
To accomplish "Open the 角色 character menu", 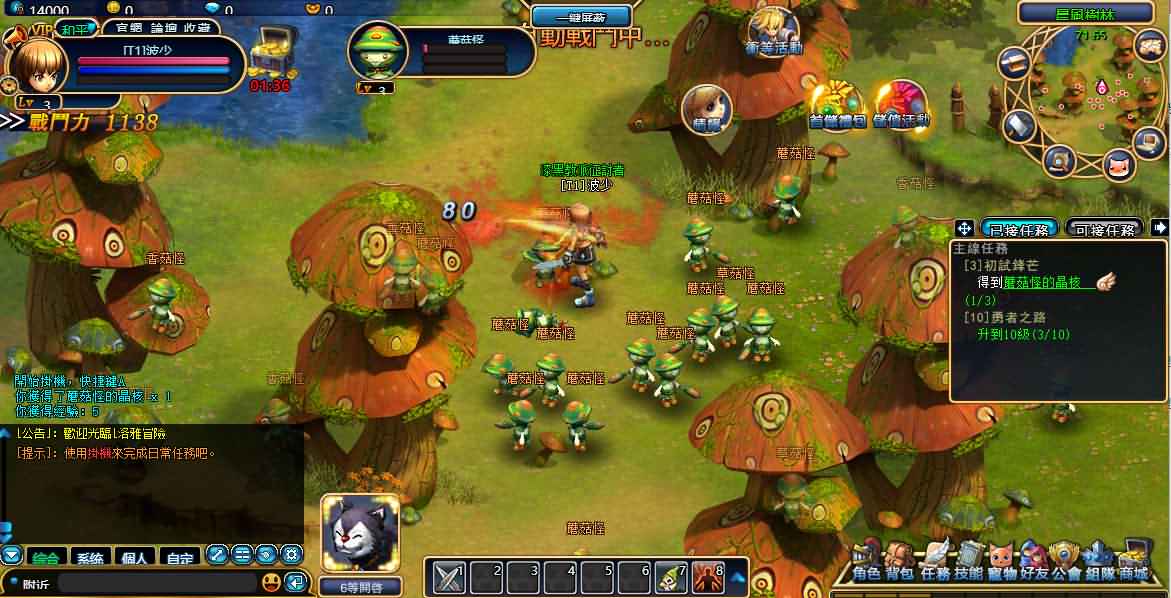I will point(867,562).
